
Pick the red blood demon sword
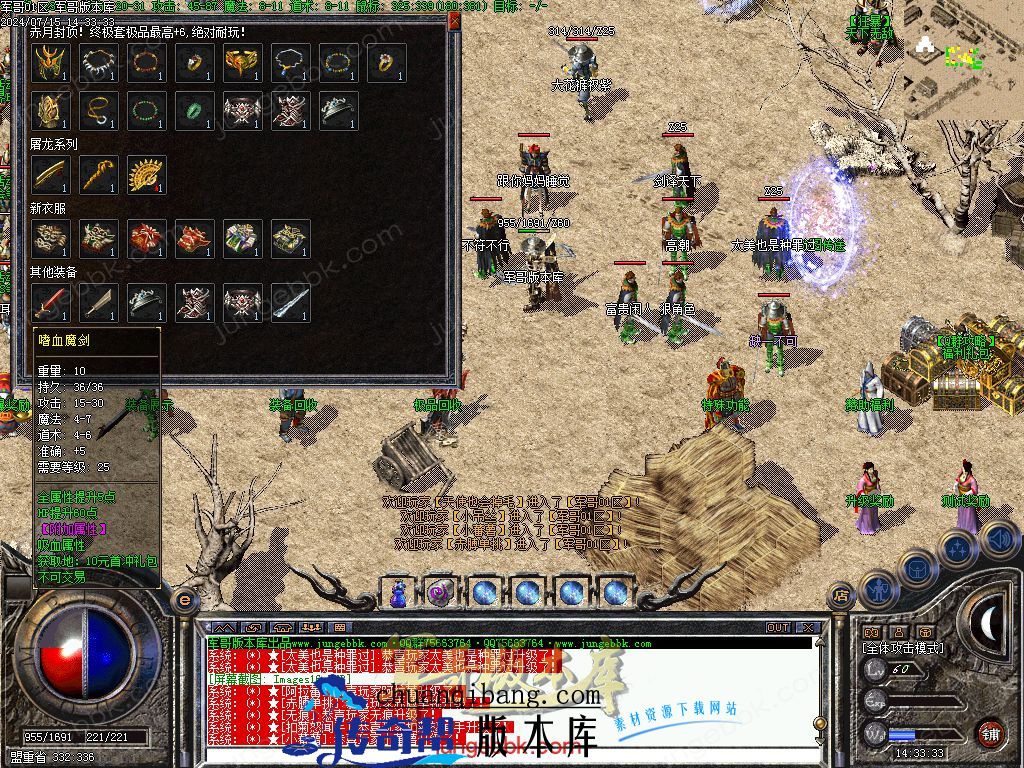(49, 302)
